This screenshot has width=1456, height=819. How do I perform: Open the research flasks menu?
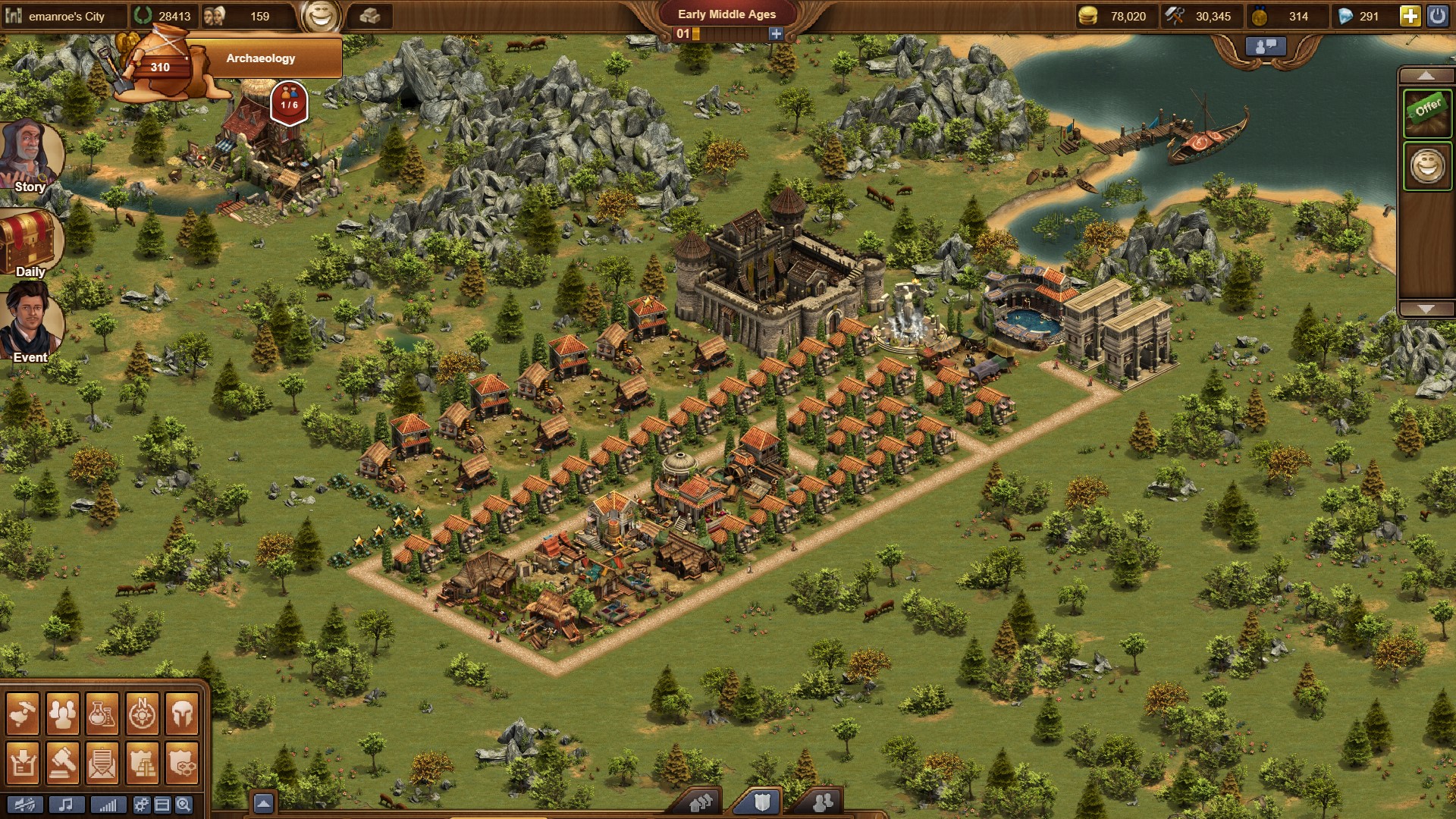click(102, 713)
